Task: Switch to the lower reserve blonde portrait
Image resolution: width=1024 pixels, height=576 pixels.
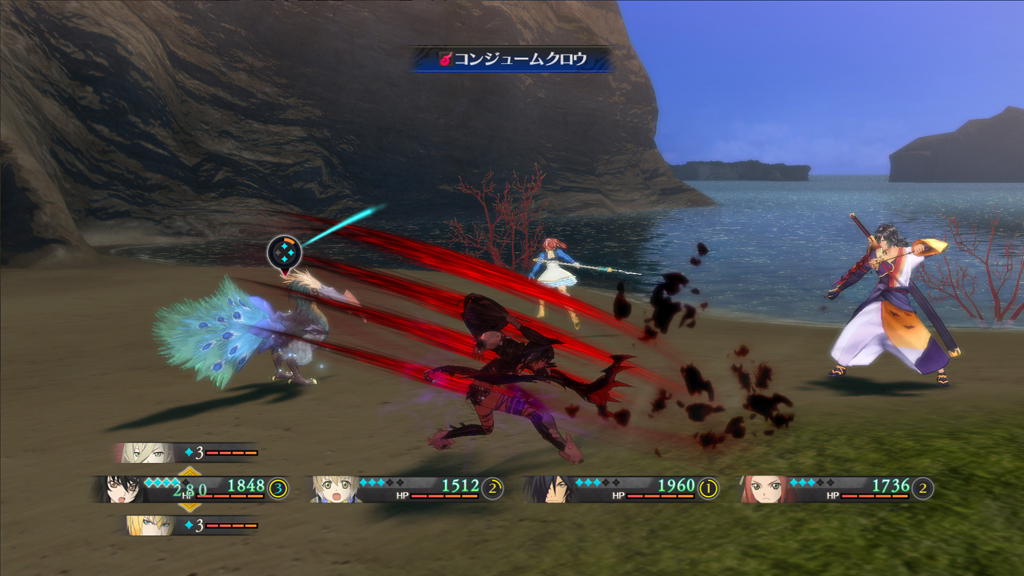Action: [147, 525]
